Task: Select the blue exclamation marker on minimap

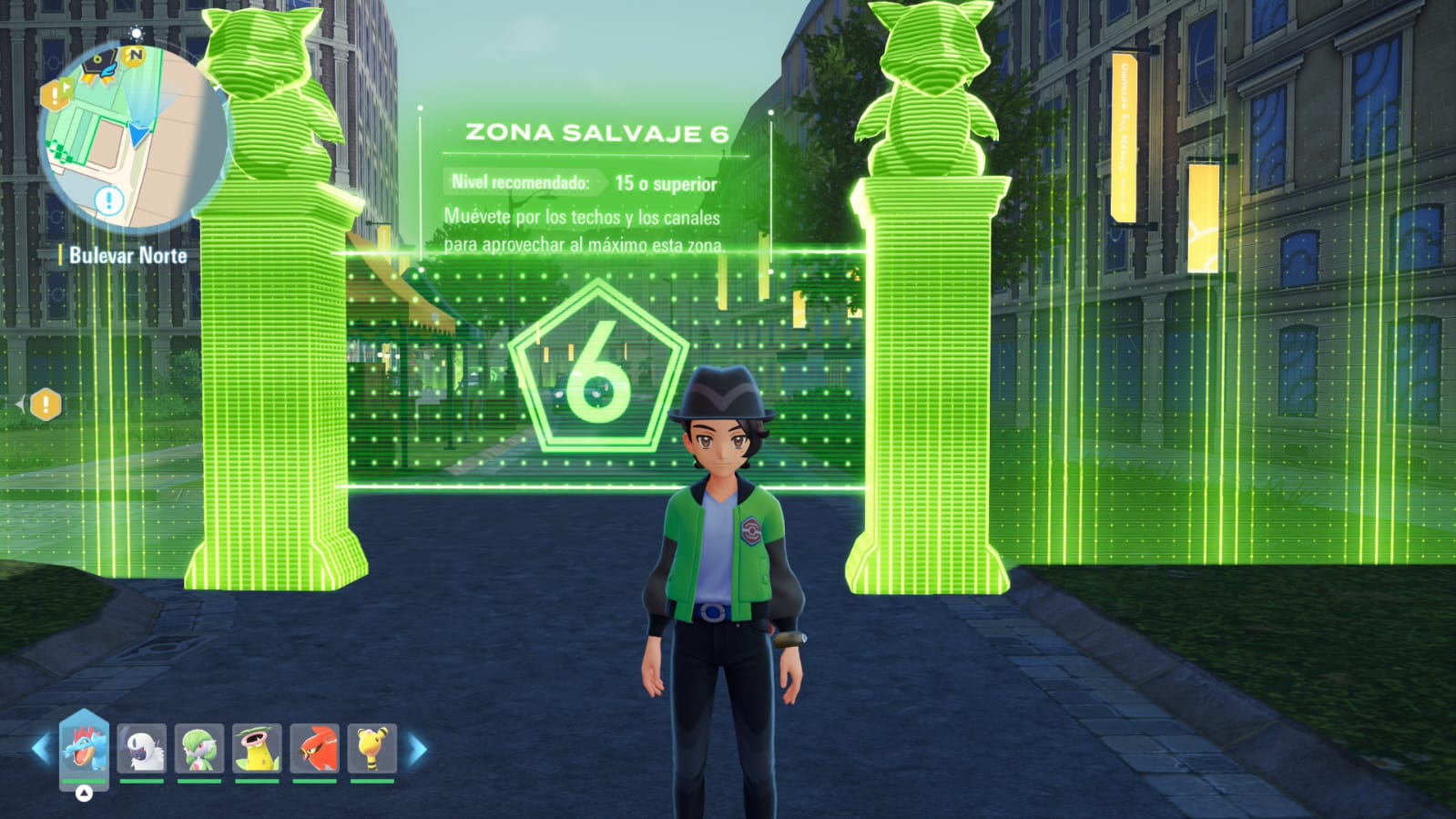Action: click(109, 200)
